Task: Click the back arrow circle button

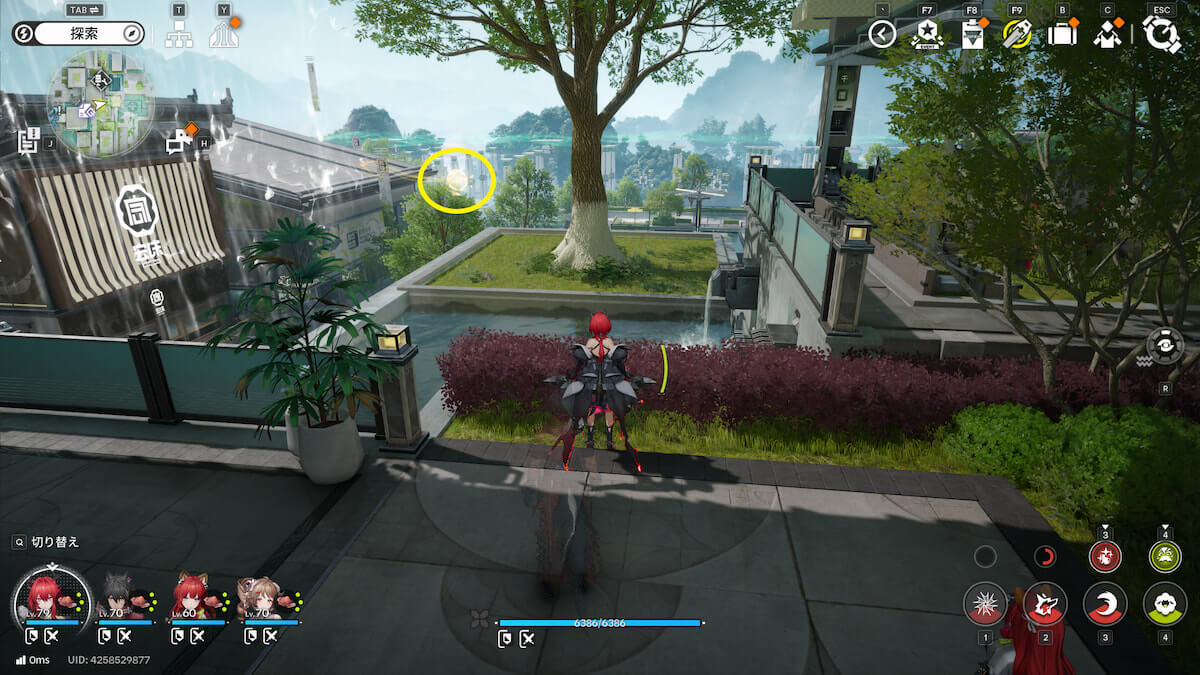Action: point(882,35)
